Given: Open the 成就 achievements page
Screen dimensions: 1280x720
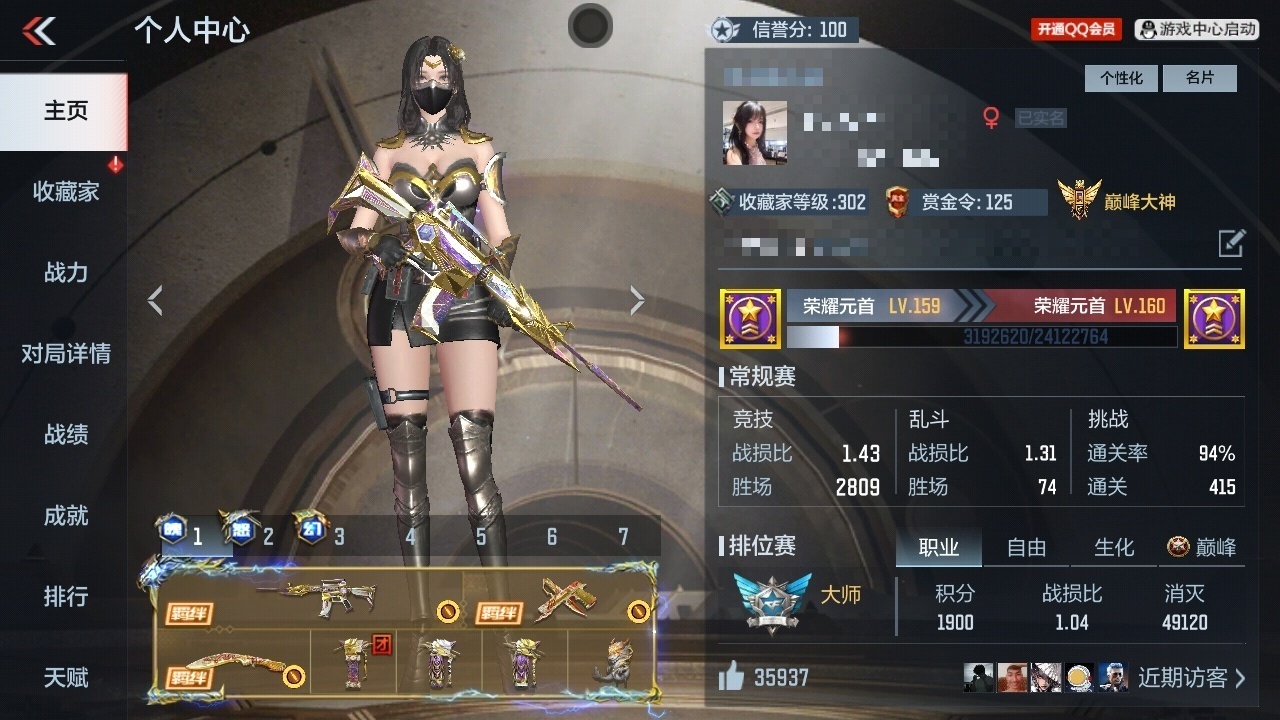Looking at the screenshot, I should coord(65,515).
